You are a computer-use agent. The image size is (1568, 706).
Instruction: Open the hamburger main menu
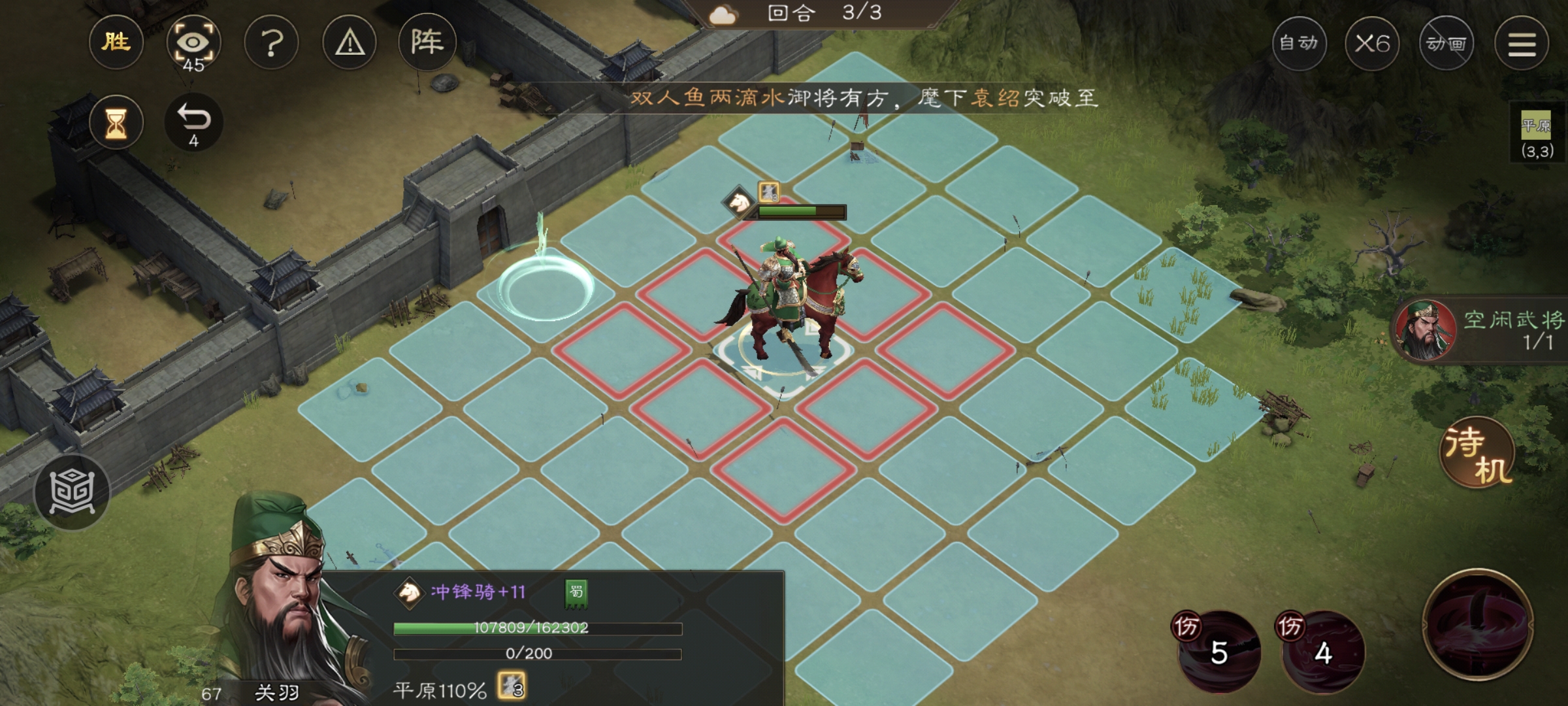[x=1522, y=43]
